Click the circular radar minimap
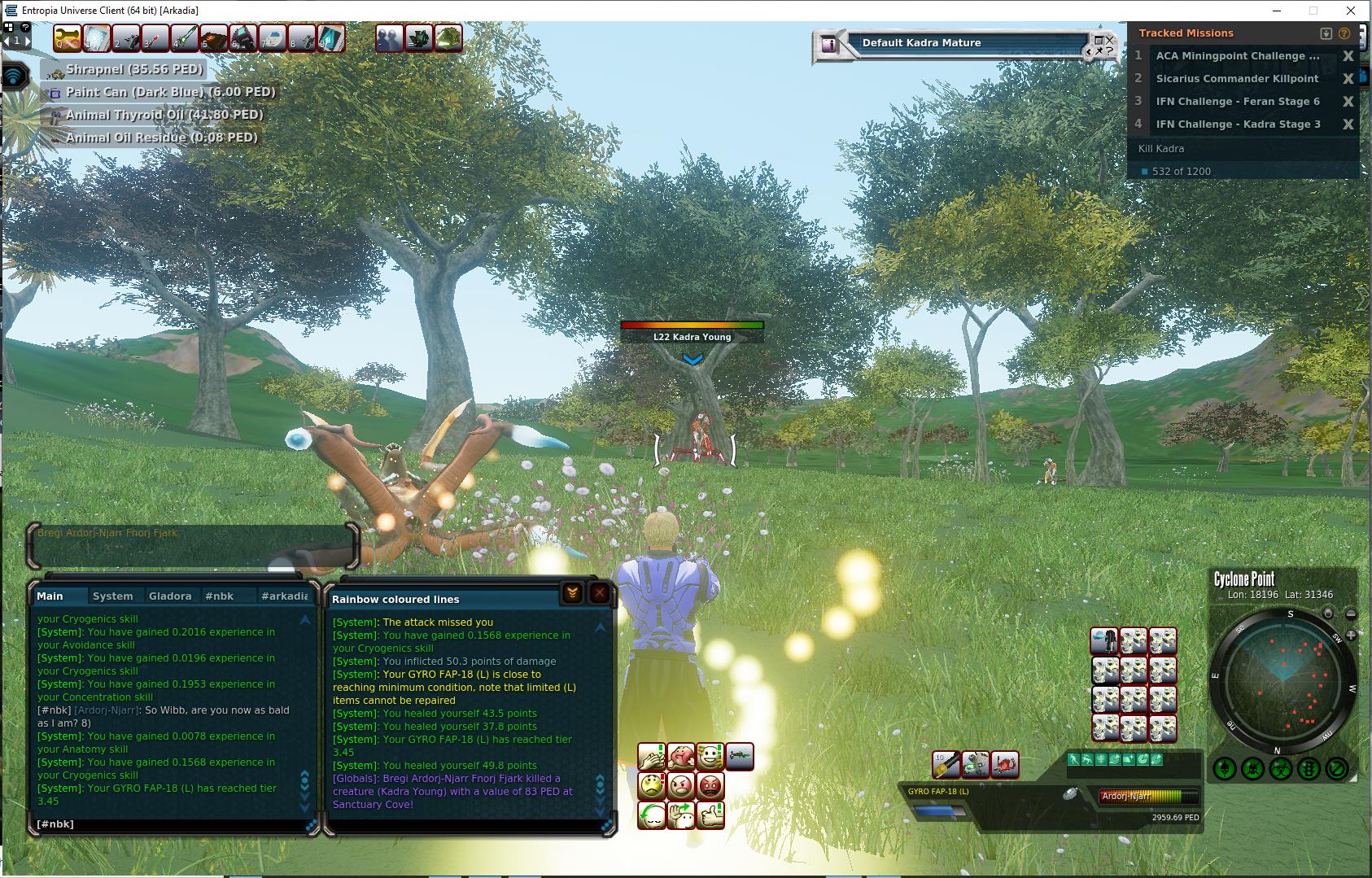The image size is (1372, 878). tap(1282, 679)
